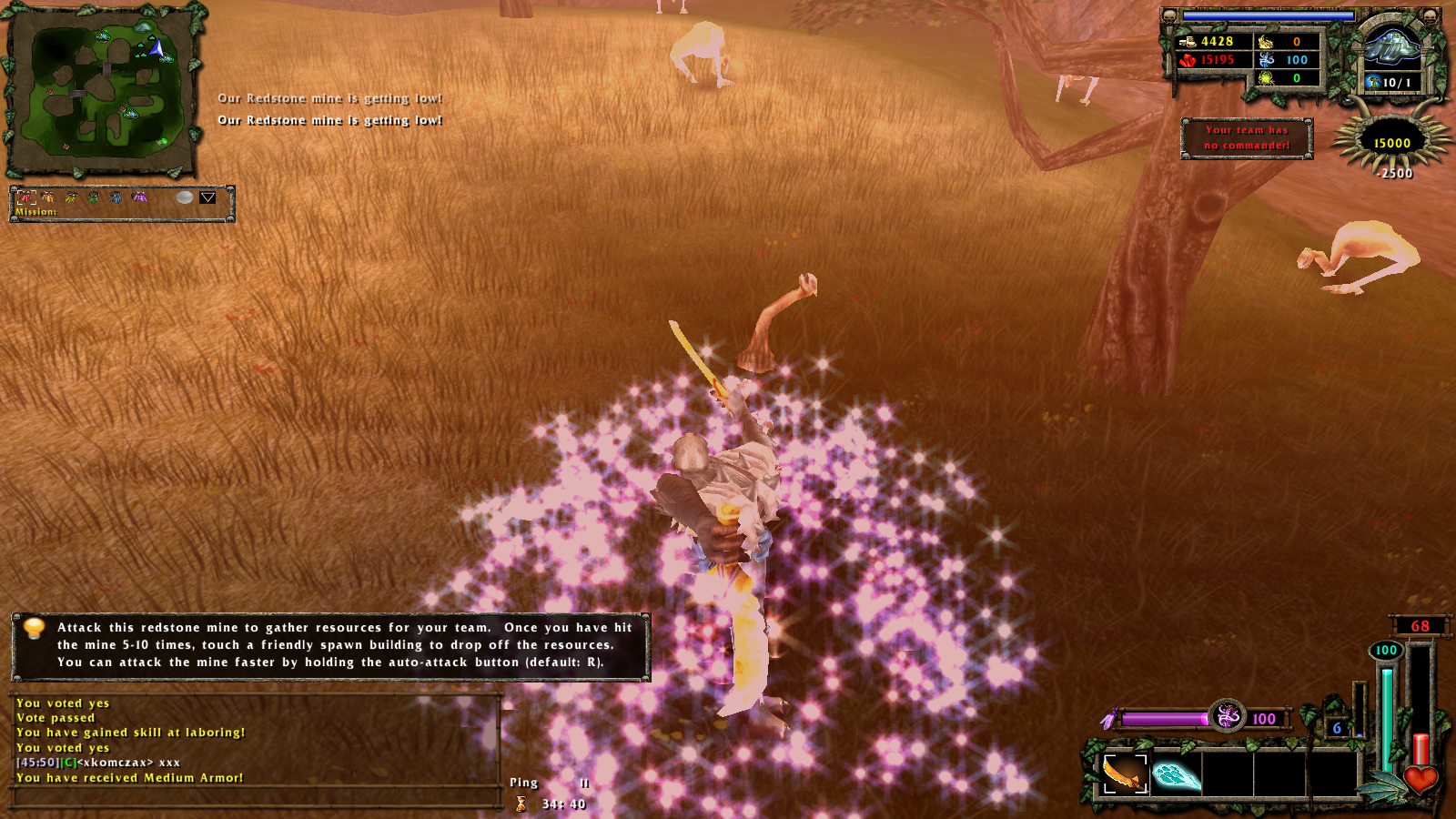Select the blue crystal squad icon
Screen dimensions: 1456x819
116,197
